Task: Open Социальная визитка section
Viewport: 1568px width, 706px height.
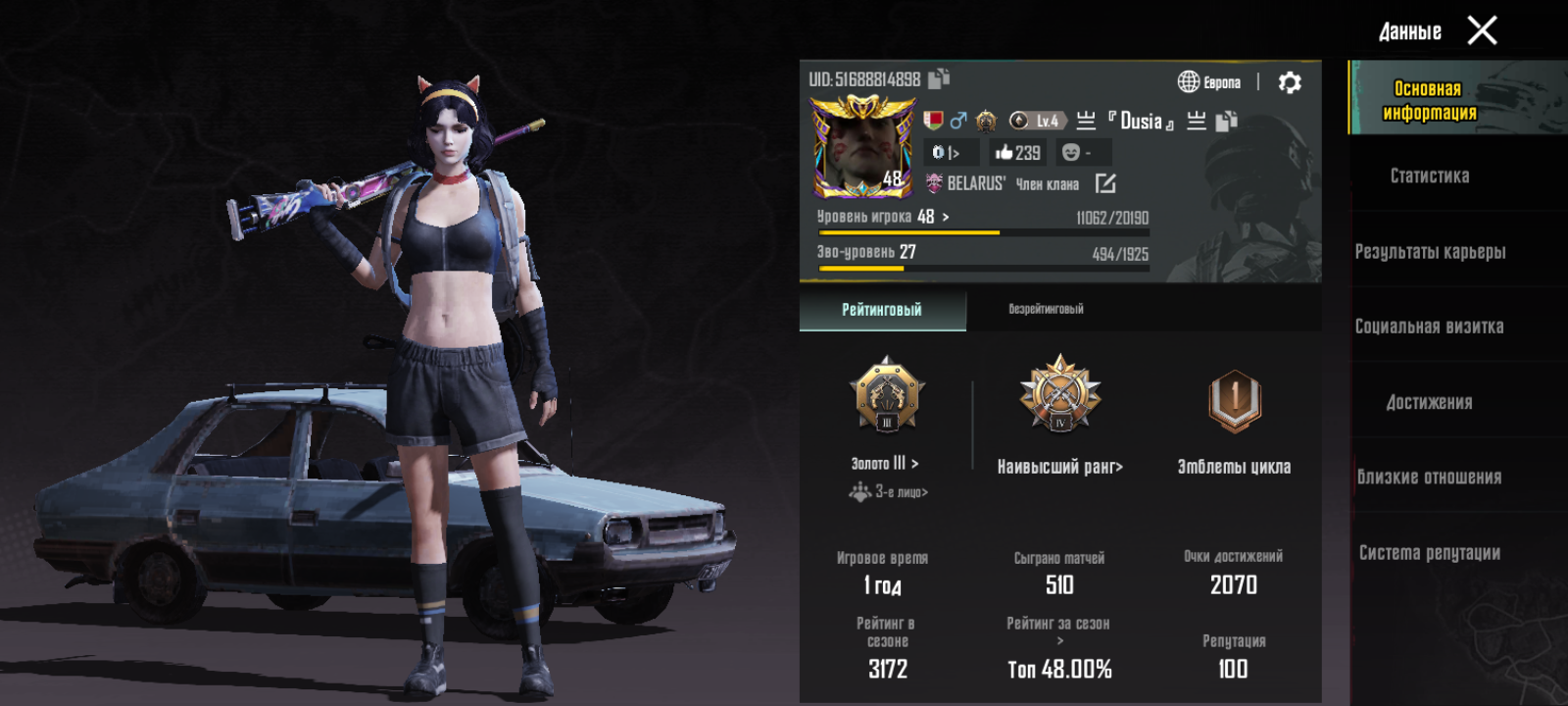Action: (1430, 326)
